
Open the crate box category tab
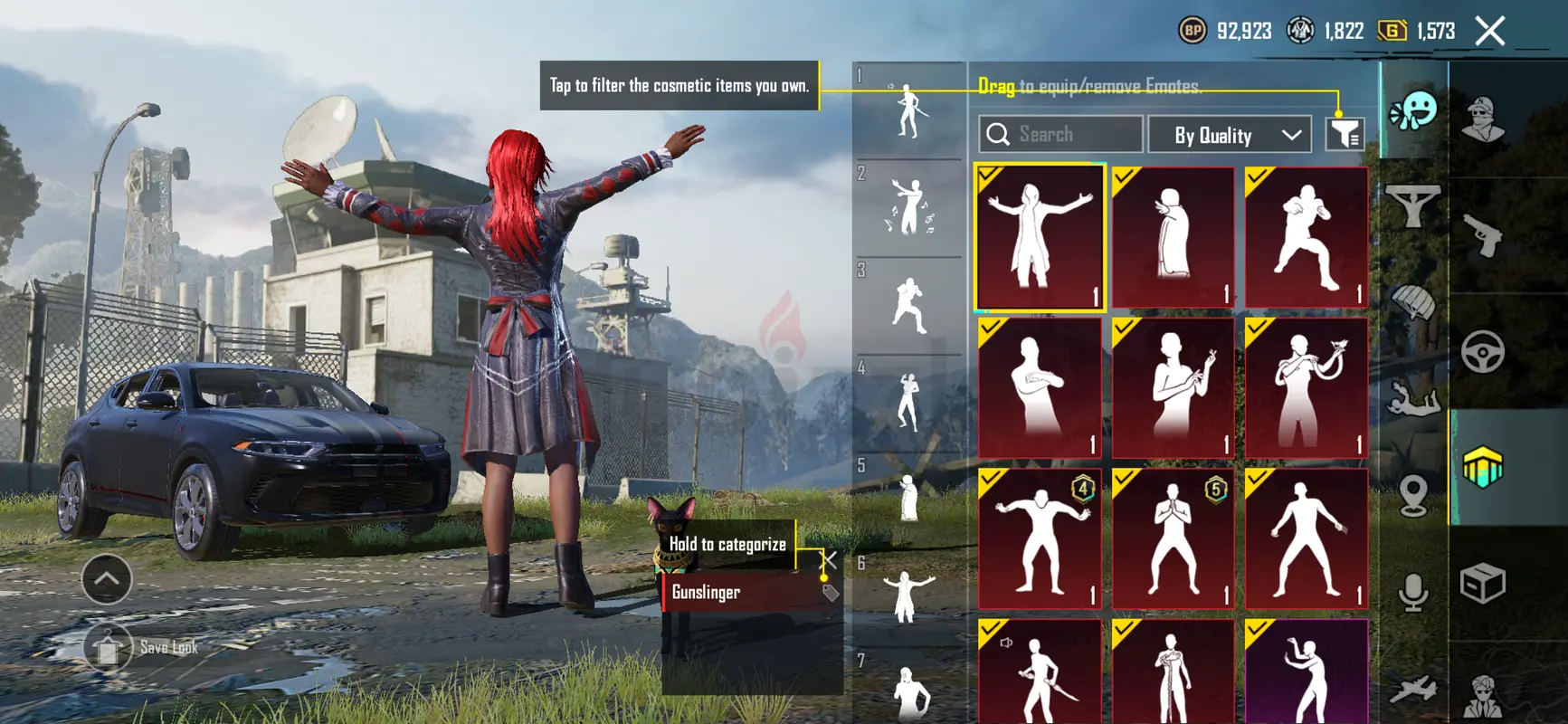pos(1482,584)
